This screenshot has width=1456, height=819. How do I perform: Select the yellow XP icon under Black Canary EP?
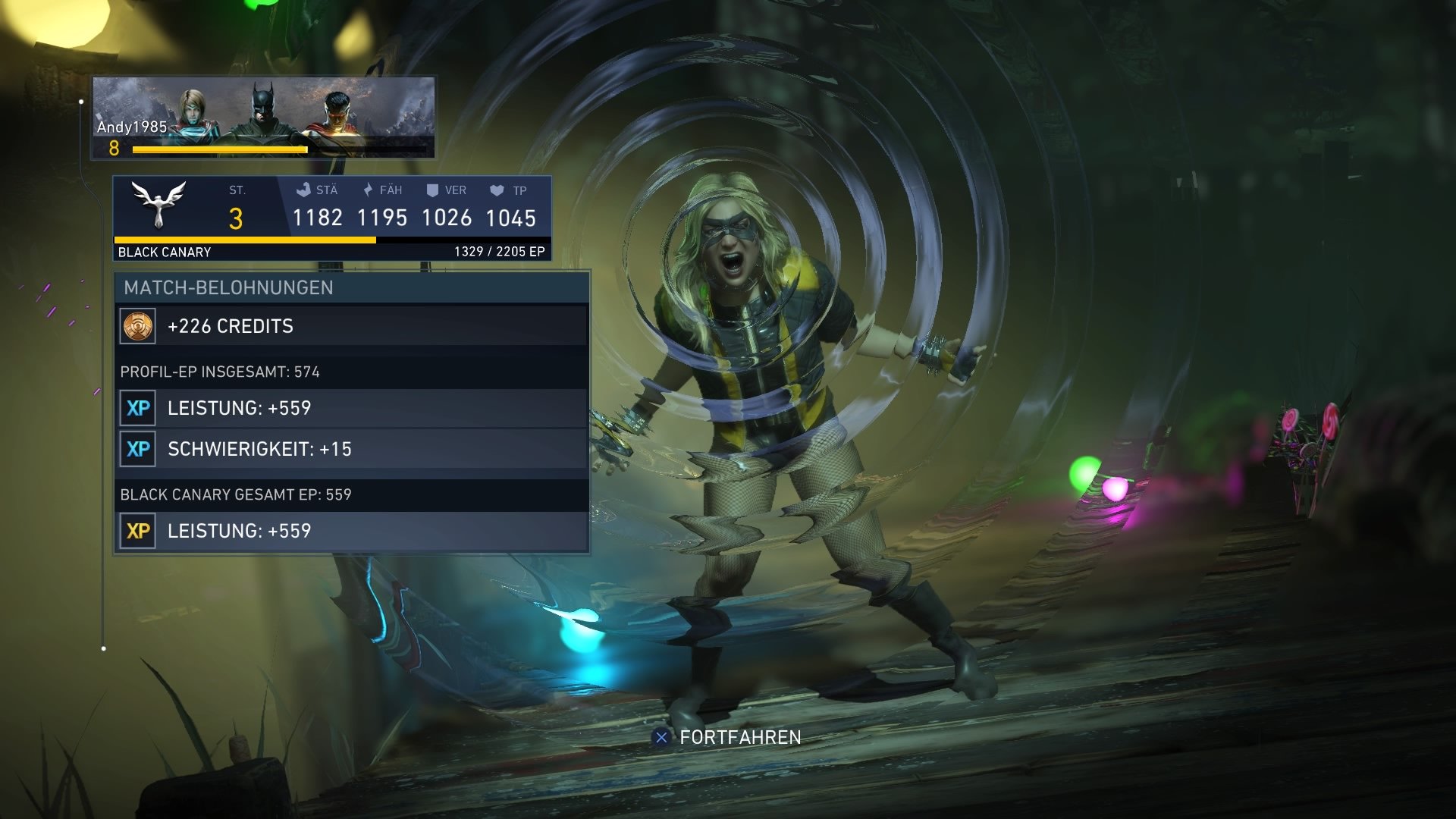(138, 532)
